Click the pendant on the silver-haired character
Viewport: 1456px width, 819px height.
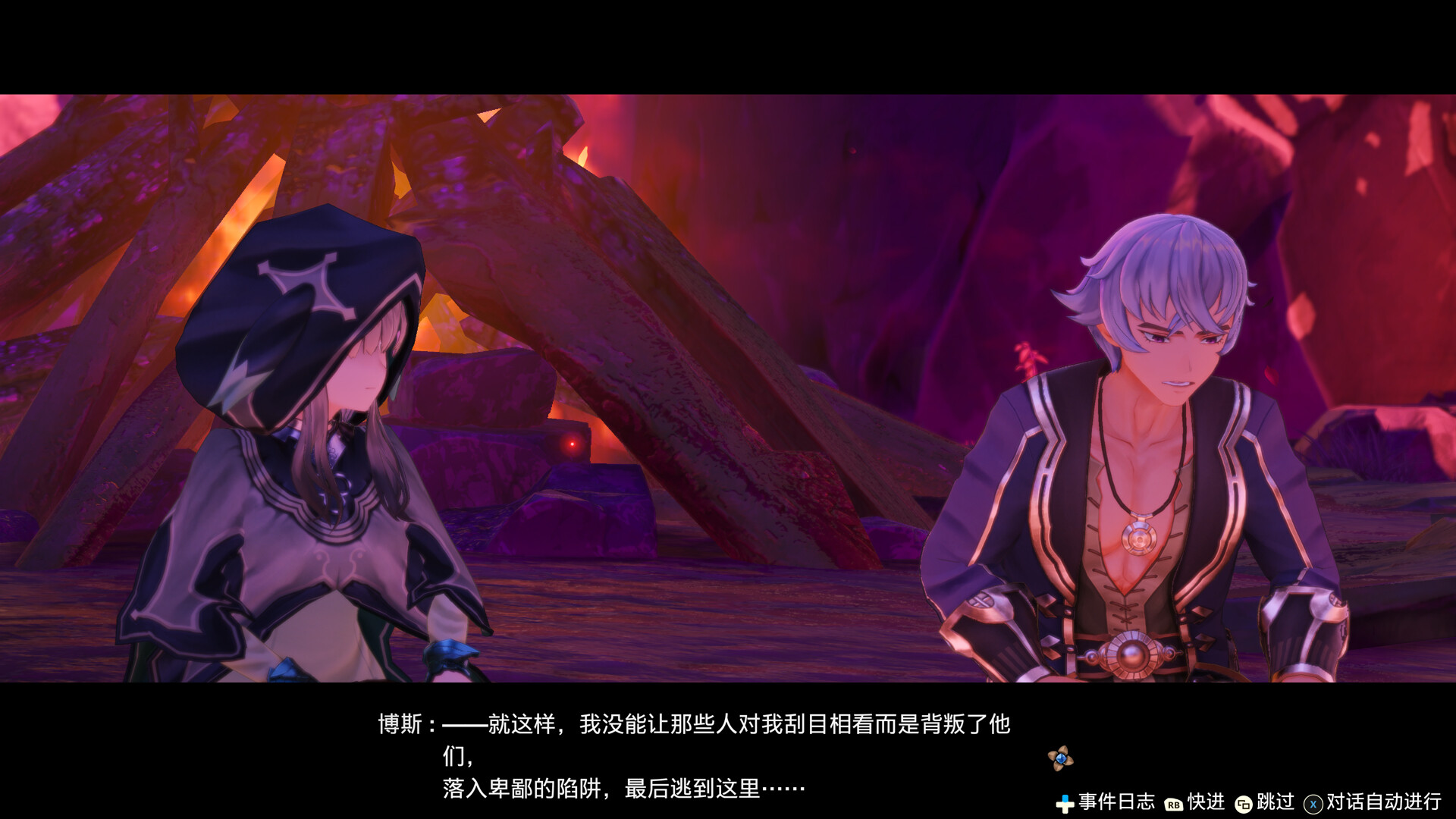[x=1137, y=541]
